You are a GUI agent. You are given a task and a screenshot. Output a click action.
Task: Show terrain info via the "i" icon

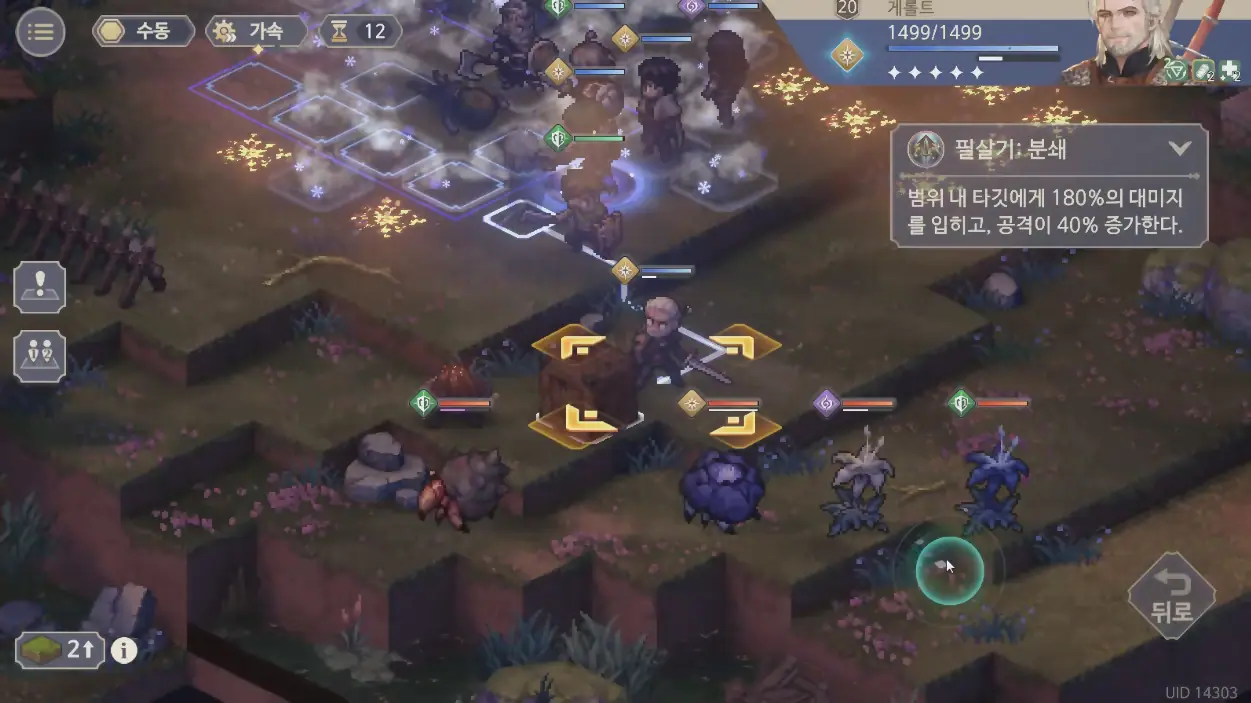pos(124,651)
